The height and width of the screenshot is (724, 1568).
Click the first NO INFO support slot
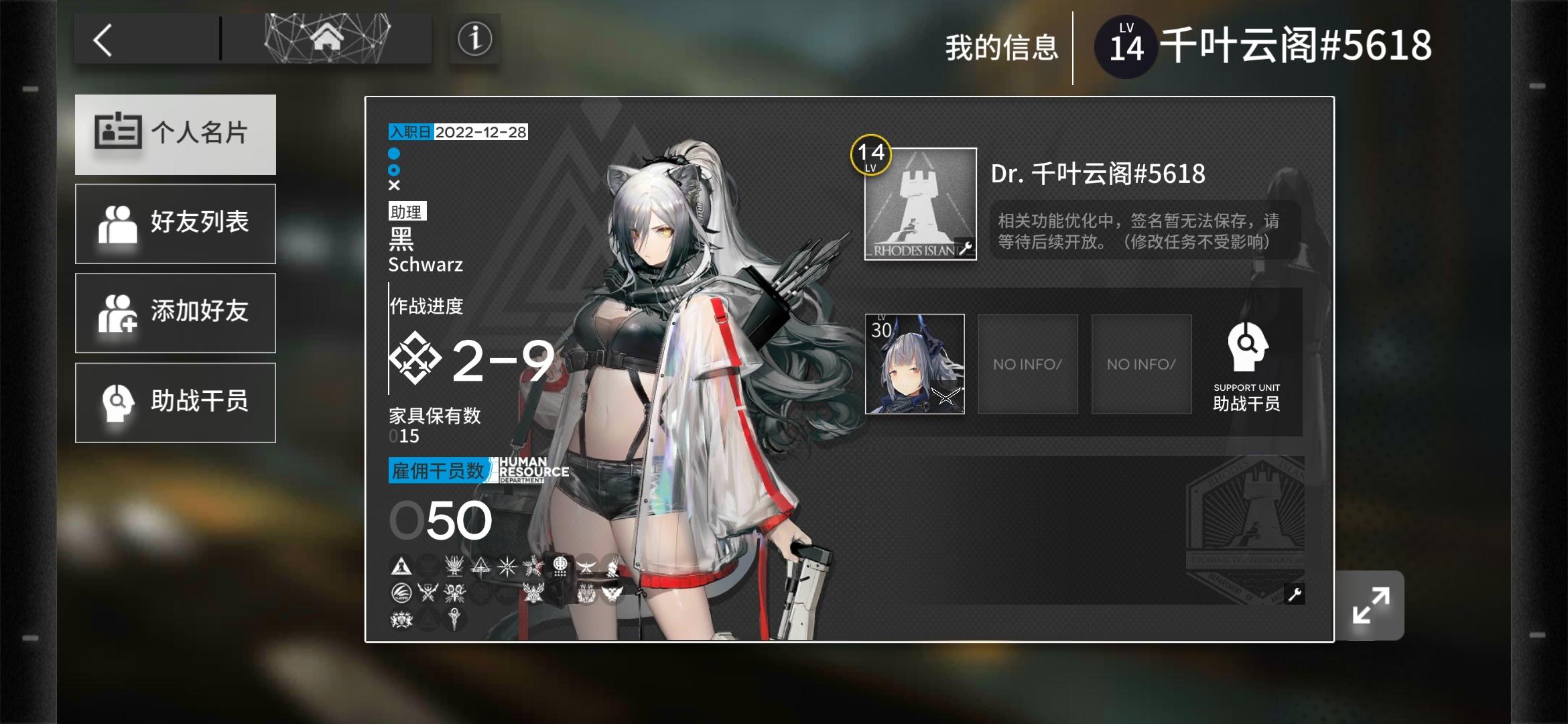tap(1027, 364)
